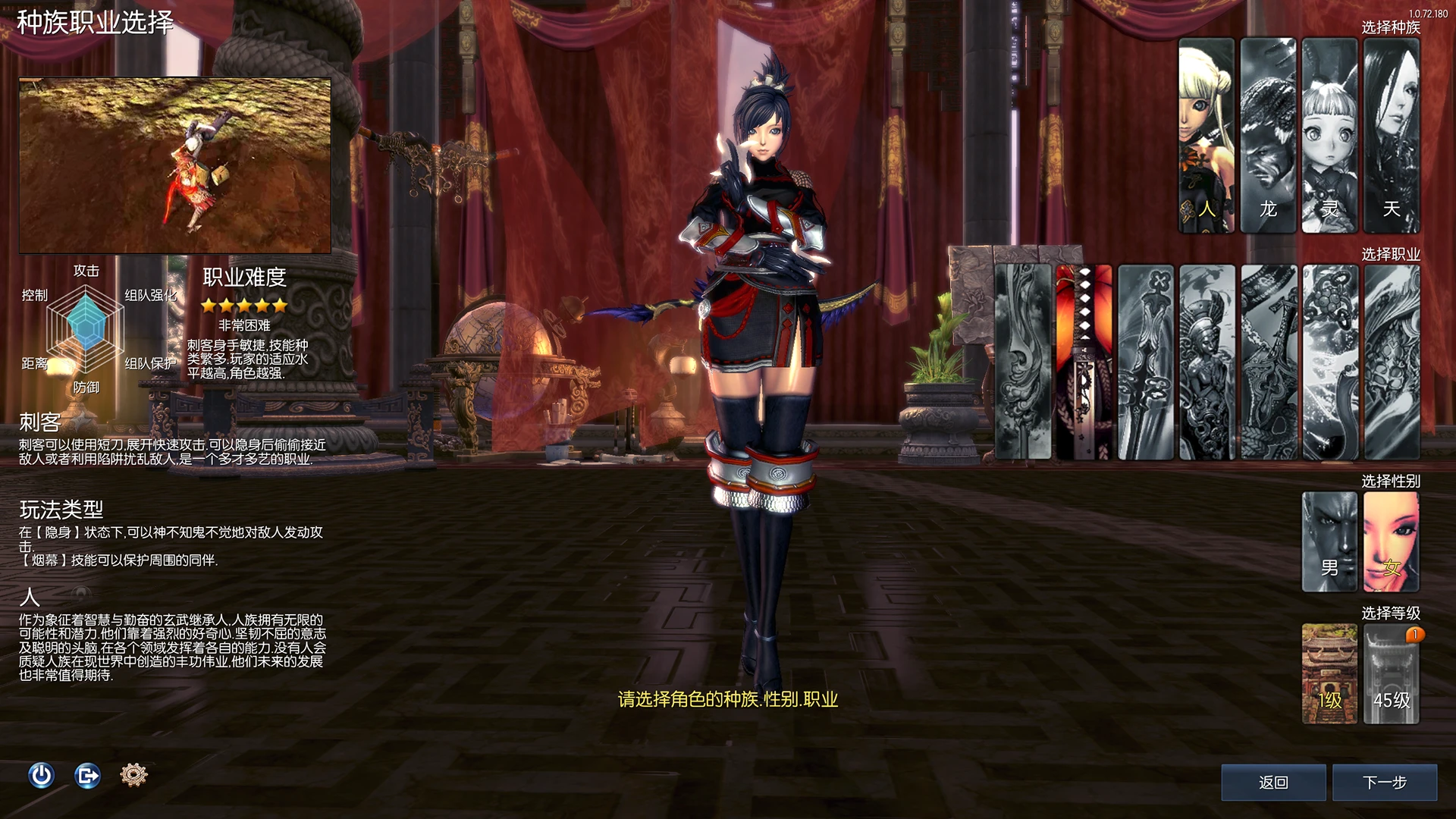Click the blue logout arrow icon
This screenshot has width=1456, height=819.
click(88, 775)
